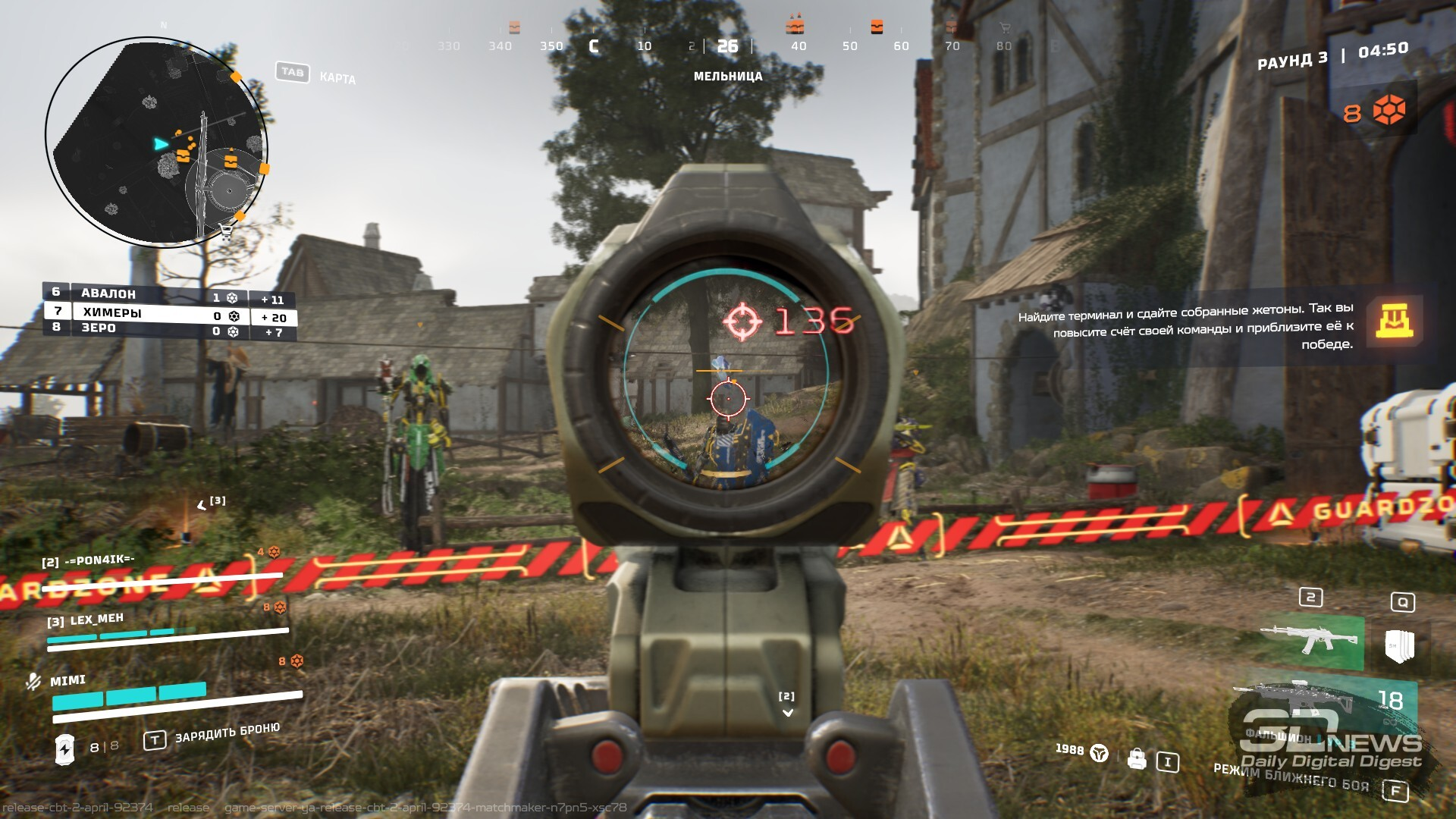Screen dimensions: 1456x819
Task: Select the Авалон team score row
Action: [168, 294]
